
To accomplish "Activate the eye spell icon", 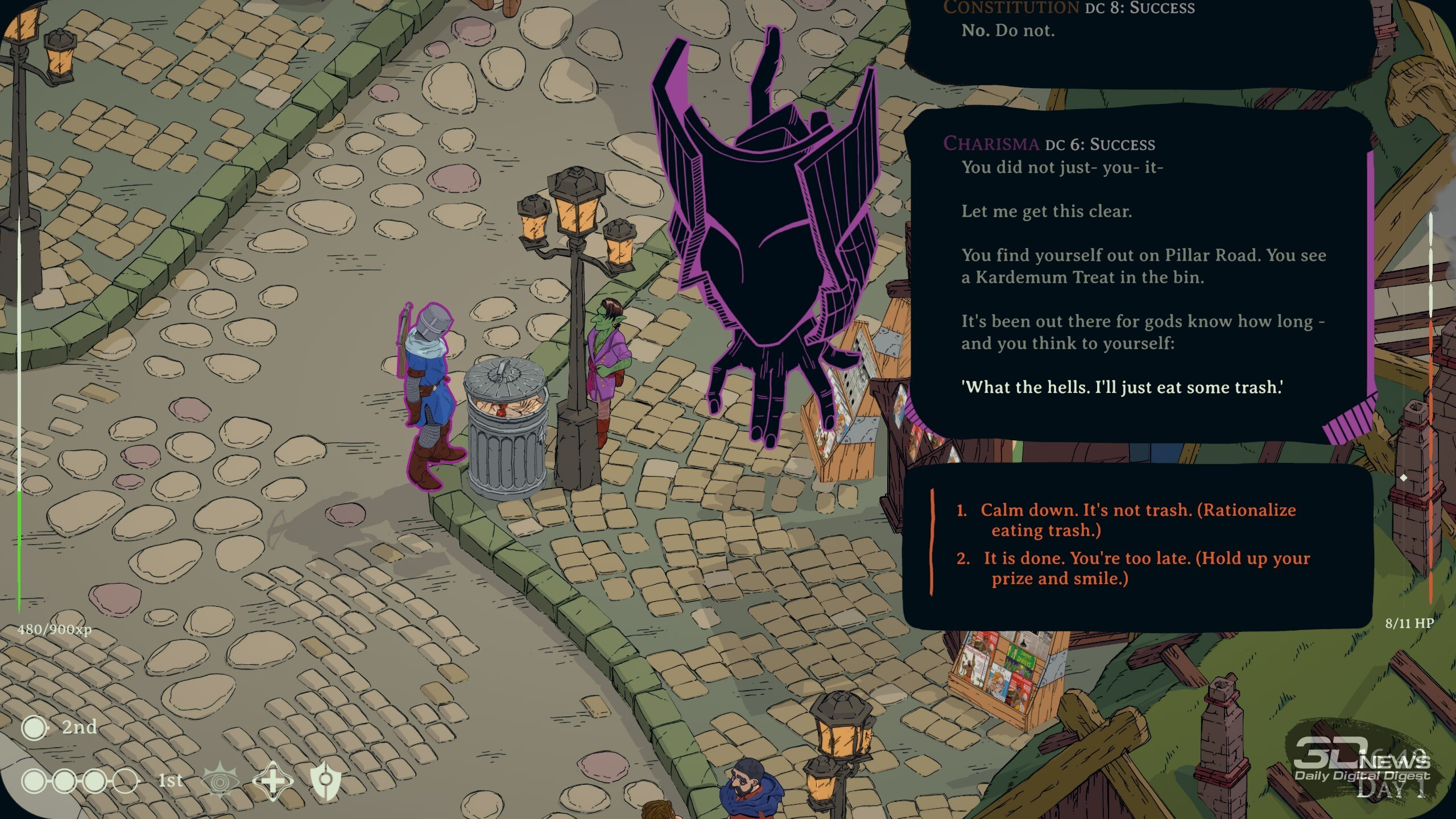I will [220, 781].
